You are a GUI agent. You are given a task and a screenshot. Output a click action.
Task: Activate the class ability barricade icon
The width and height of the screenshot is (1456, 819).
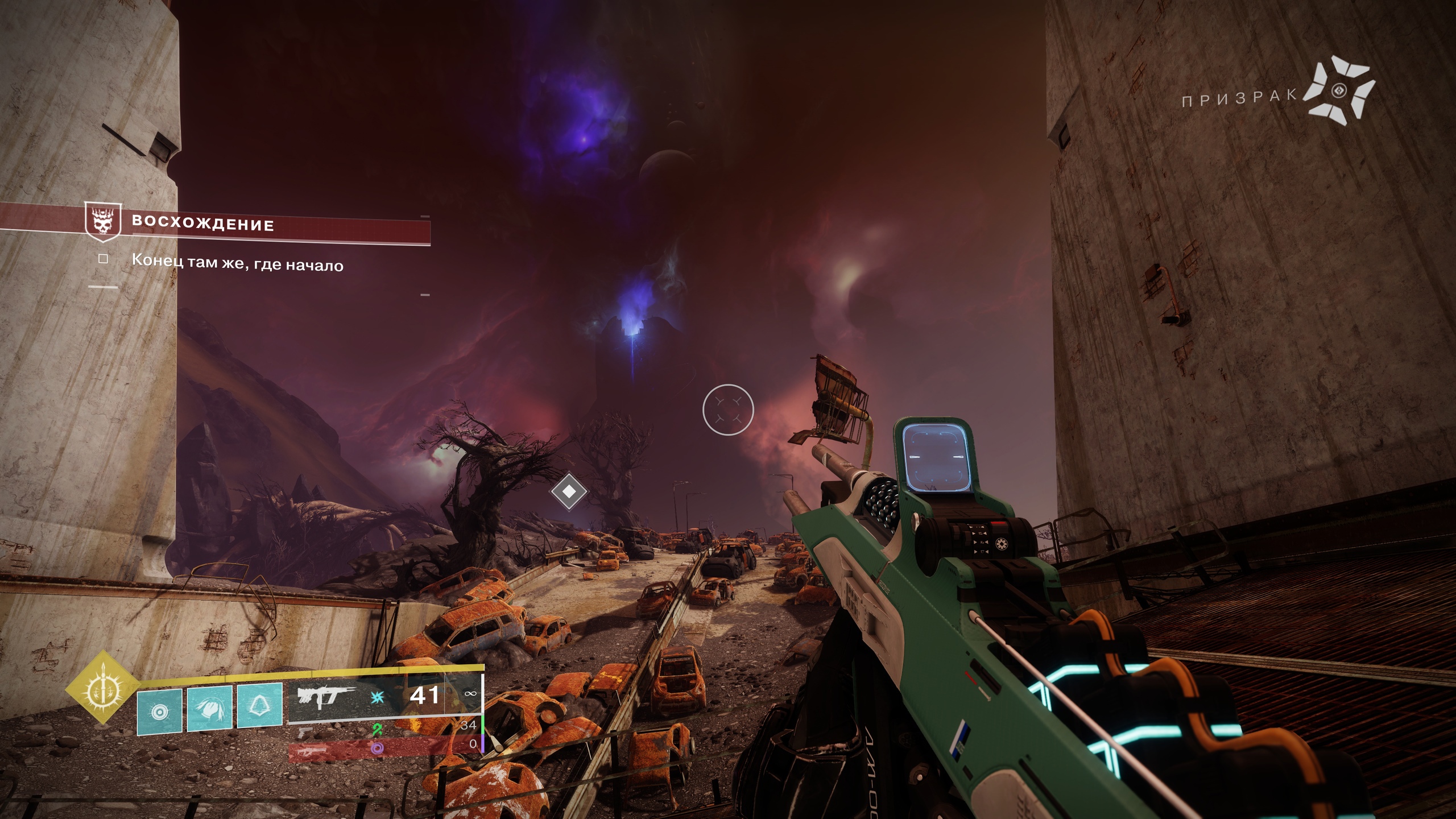click(259, 706)
